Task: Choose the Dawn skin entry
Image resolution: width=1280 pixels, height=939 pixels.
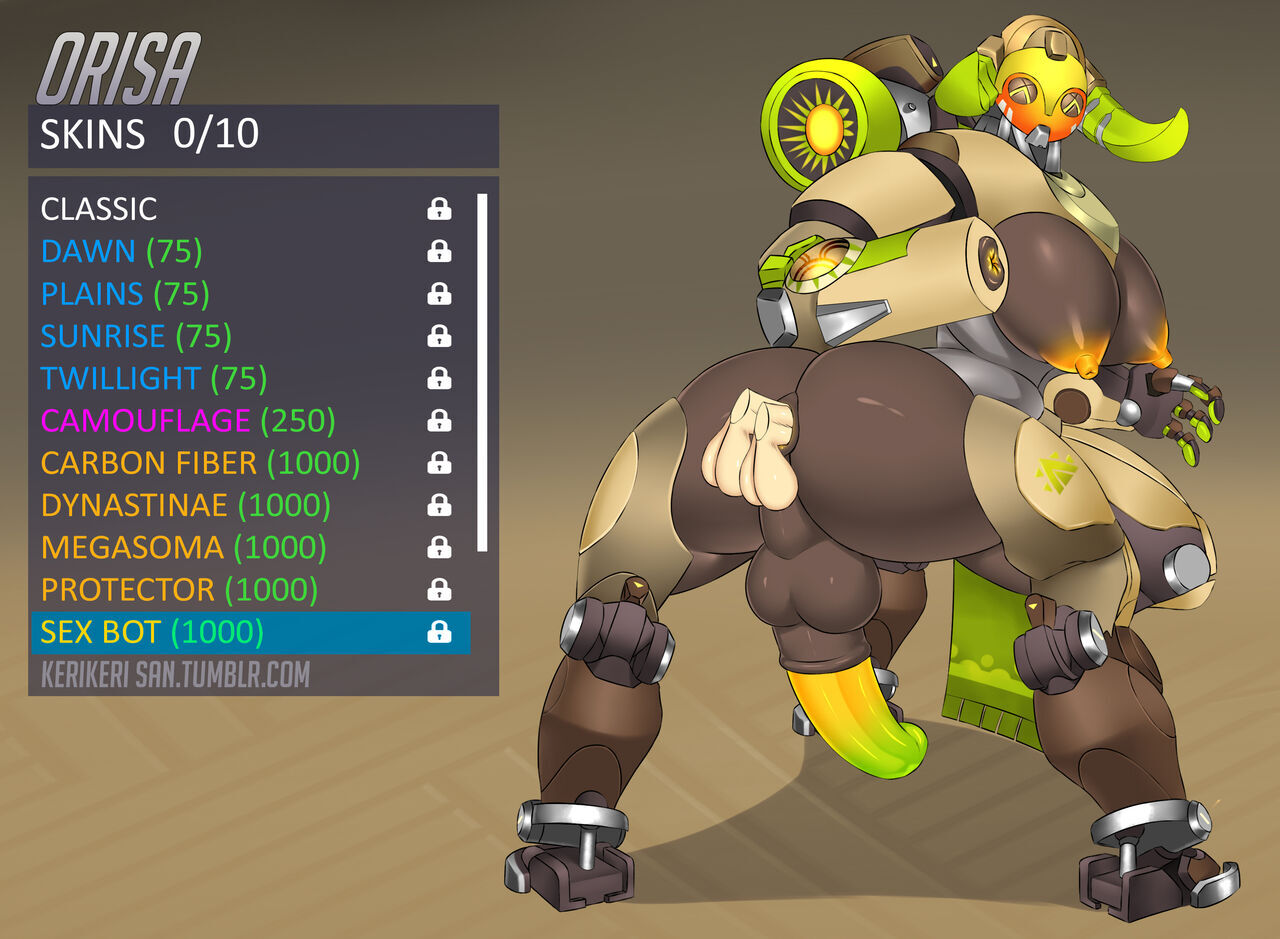Action: (121, 252)
